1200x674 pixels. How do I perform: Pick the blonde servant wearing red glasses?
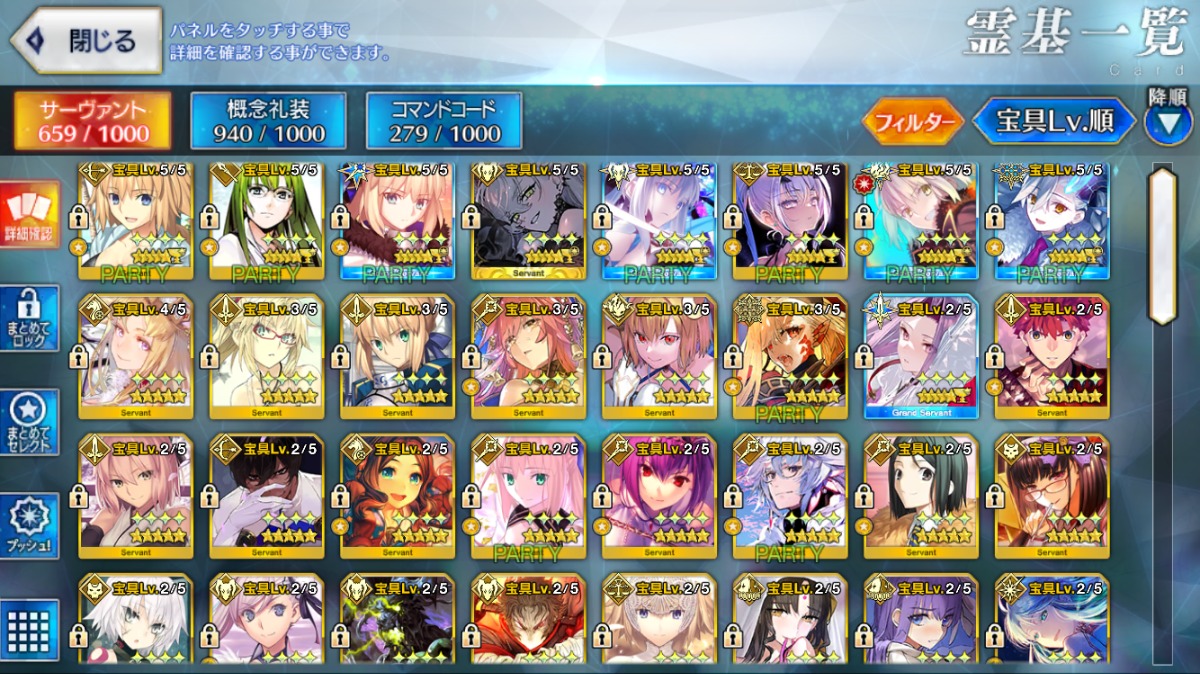click(x=266, y=357)
